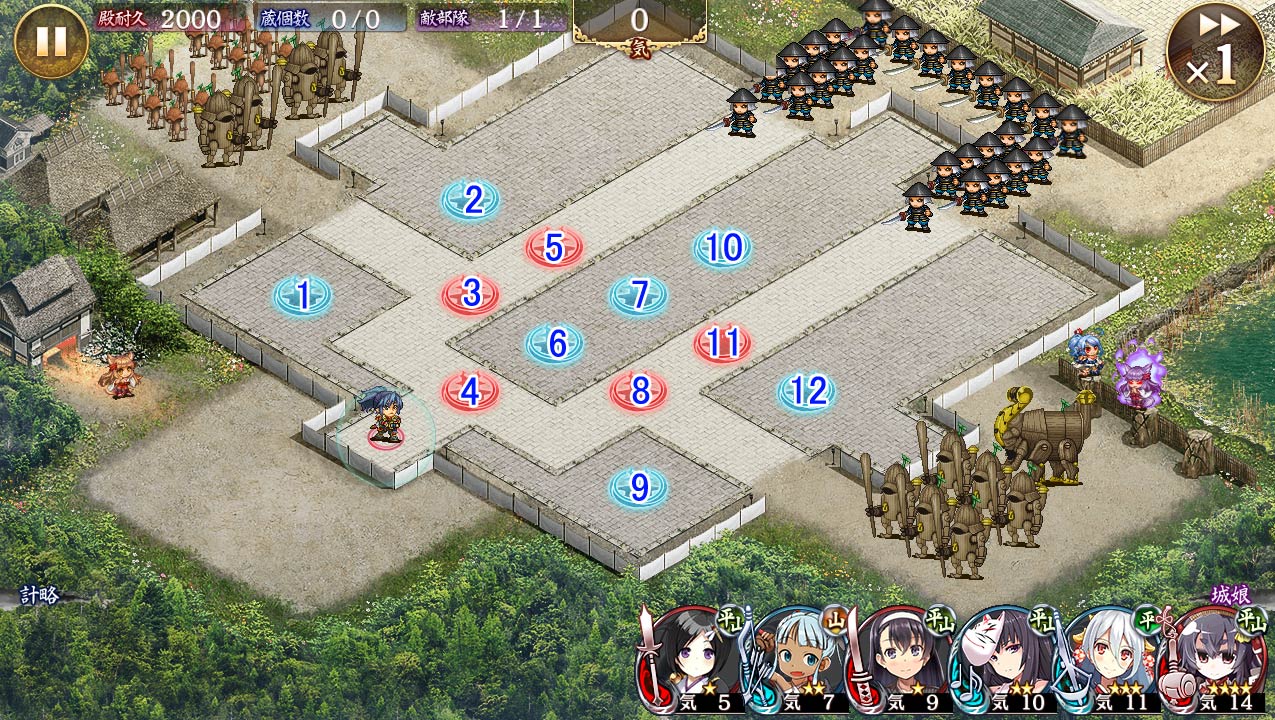Click red placement tile number 3

tap(471, 294)
